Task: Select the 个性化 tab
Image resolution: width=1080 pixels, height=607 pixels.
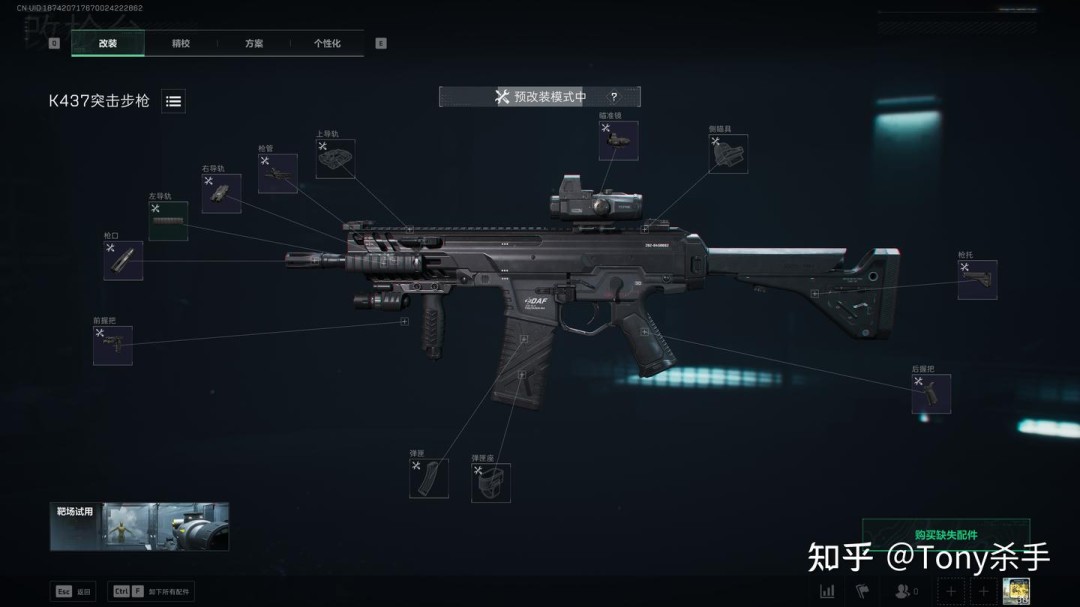Action: pyautogui.click(x=327, y=44)
